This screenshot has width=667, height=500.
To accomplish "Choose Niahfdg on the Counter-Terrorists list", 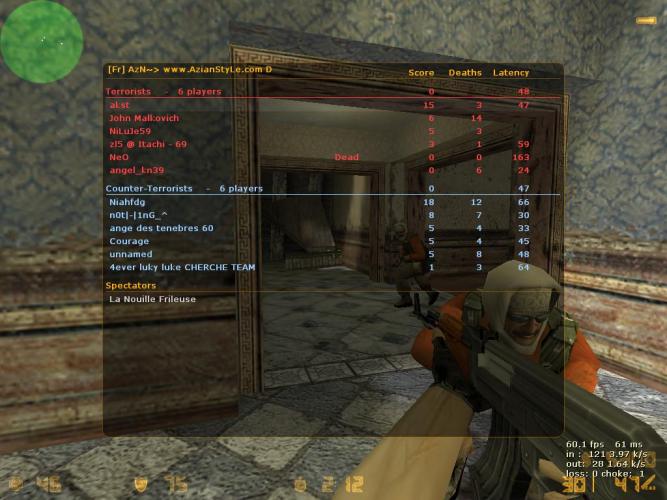I will click(x=127, y=202).
